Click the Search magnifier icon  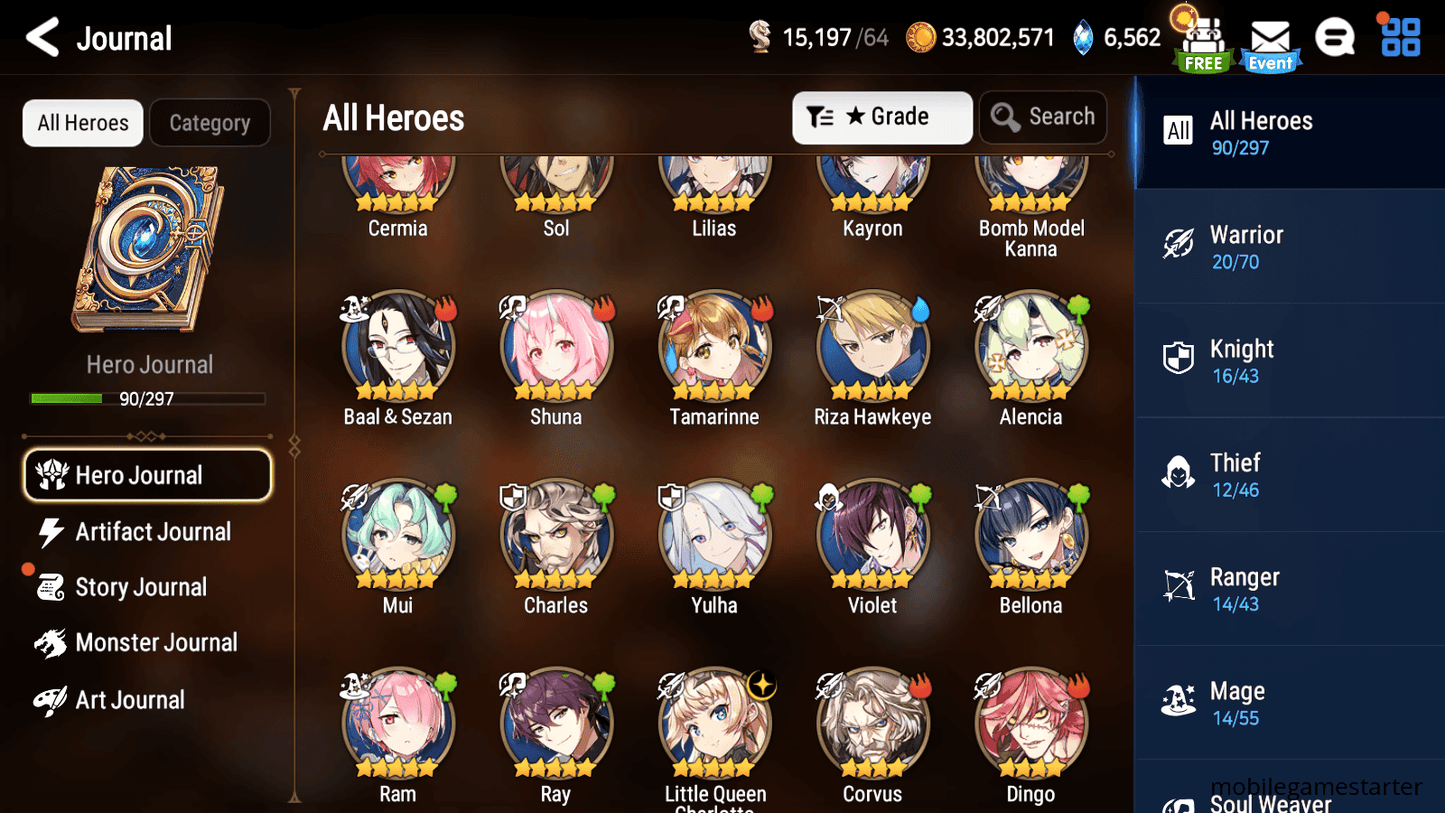pyautogui.click(x=1005, y=117)
